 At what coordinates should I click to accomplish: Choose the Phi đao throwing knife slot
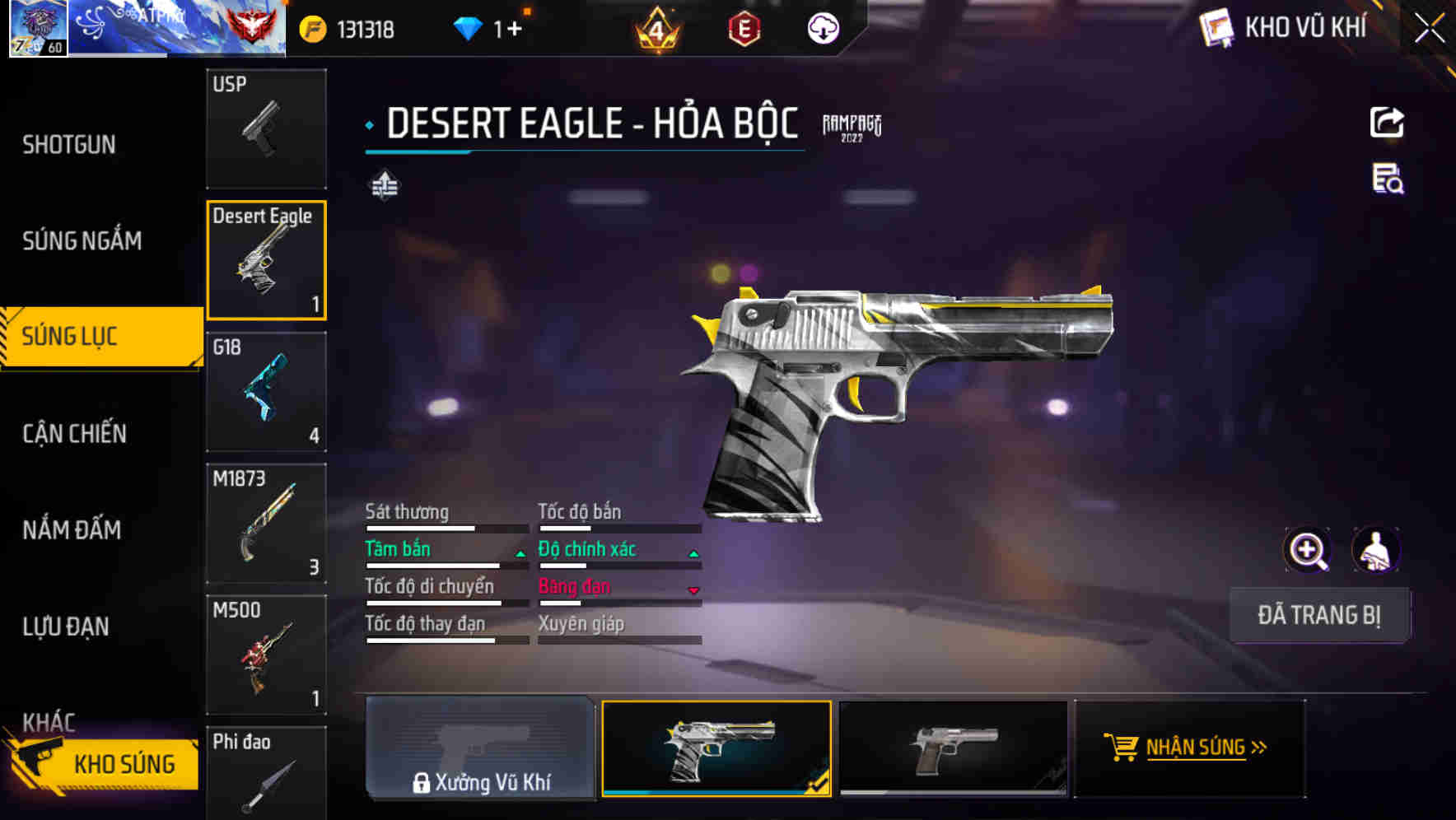tap(266, 774)
